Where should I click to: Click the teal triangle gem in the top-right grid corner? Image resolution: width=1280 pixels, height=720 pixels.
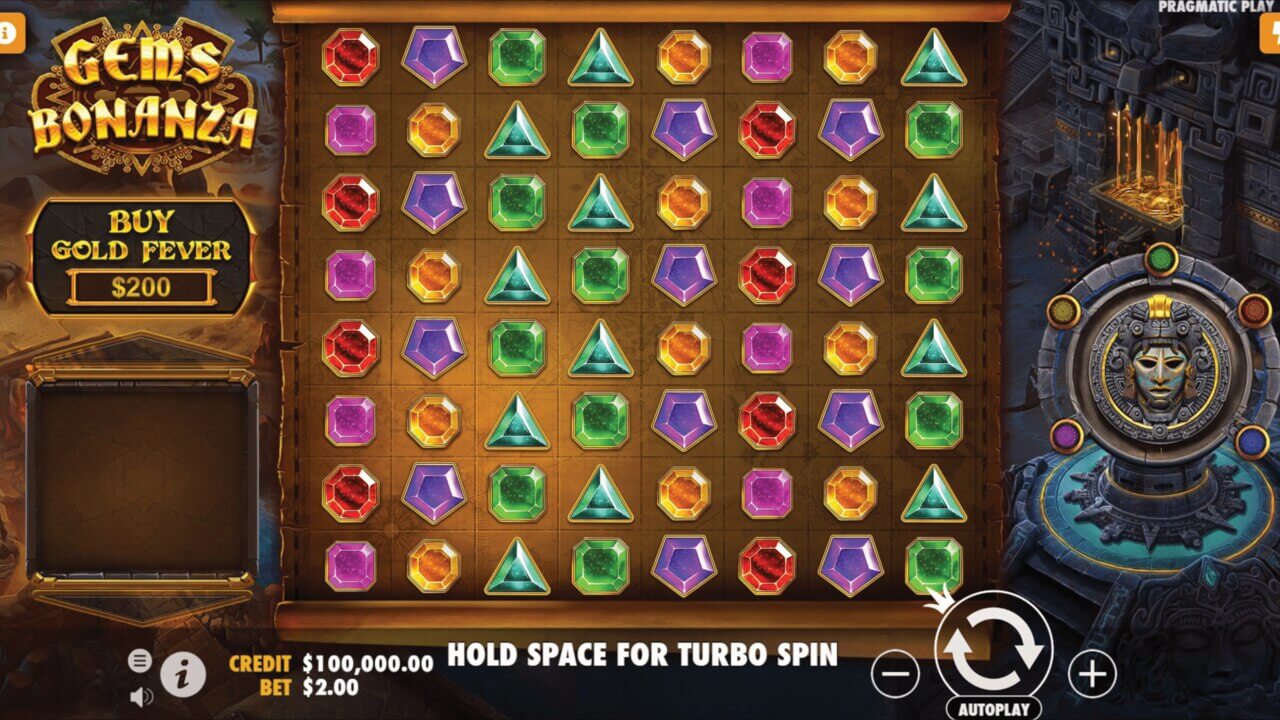[x=934, y=57]
